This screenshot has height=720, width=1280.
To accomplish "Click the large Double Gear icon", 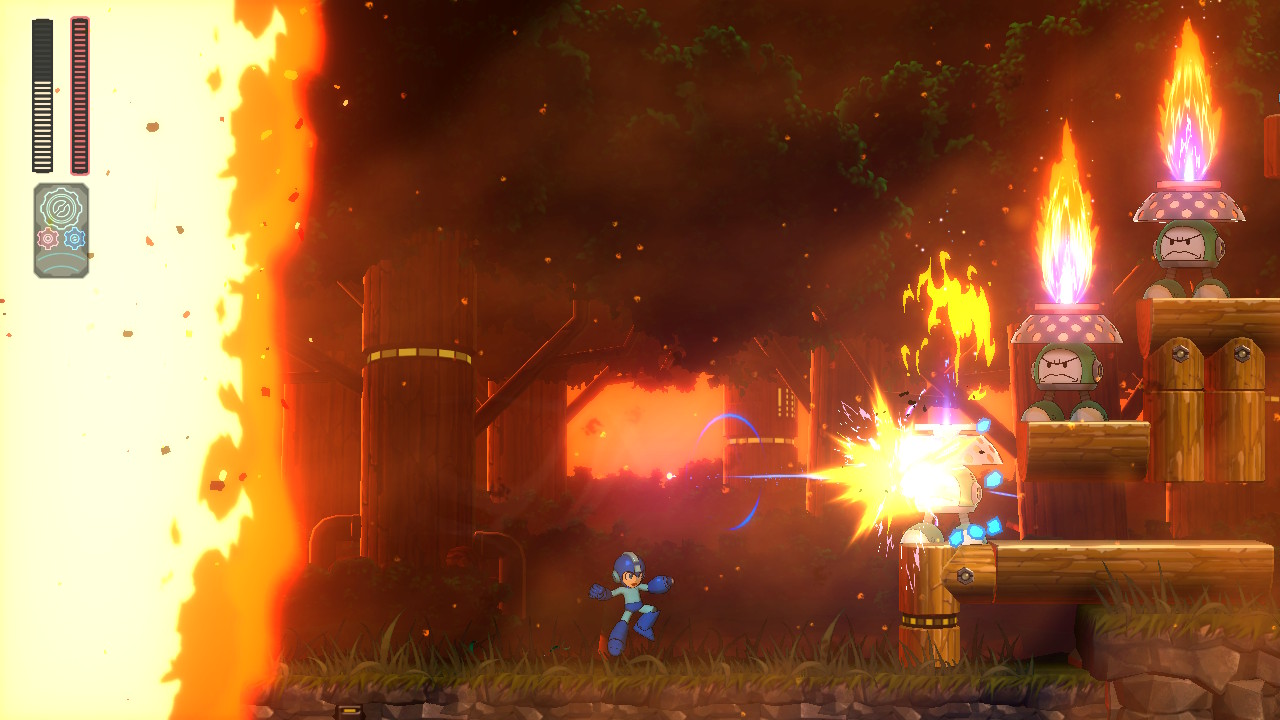I will coord(61,208).
